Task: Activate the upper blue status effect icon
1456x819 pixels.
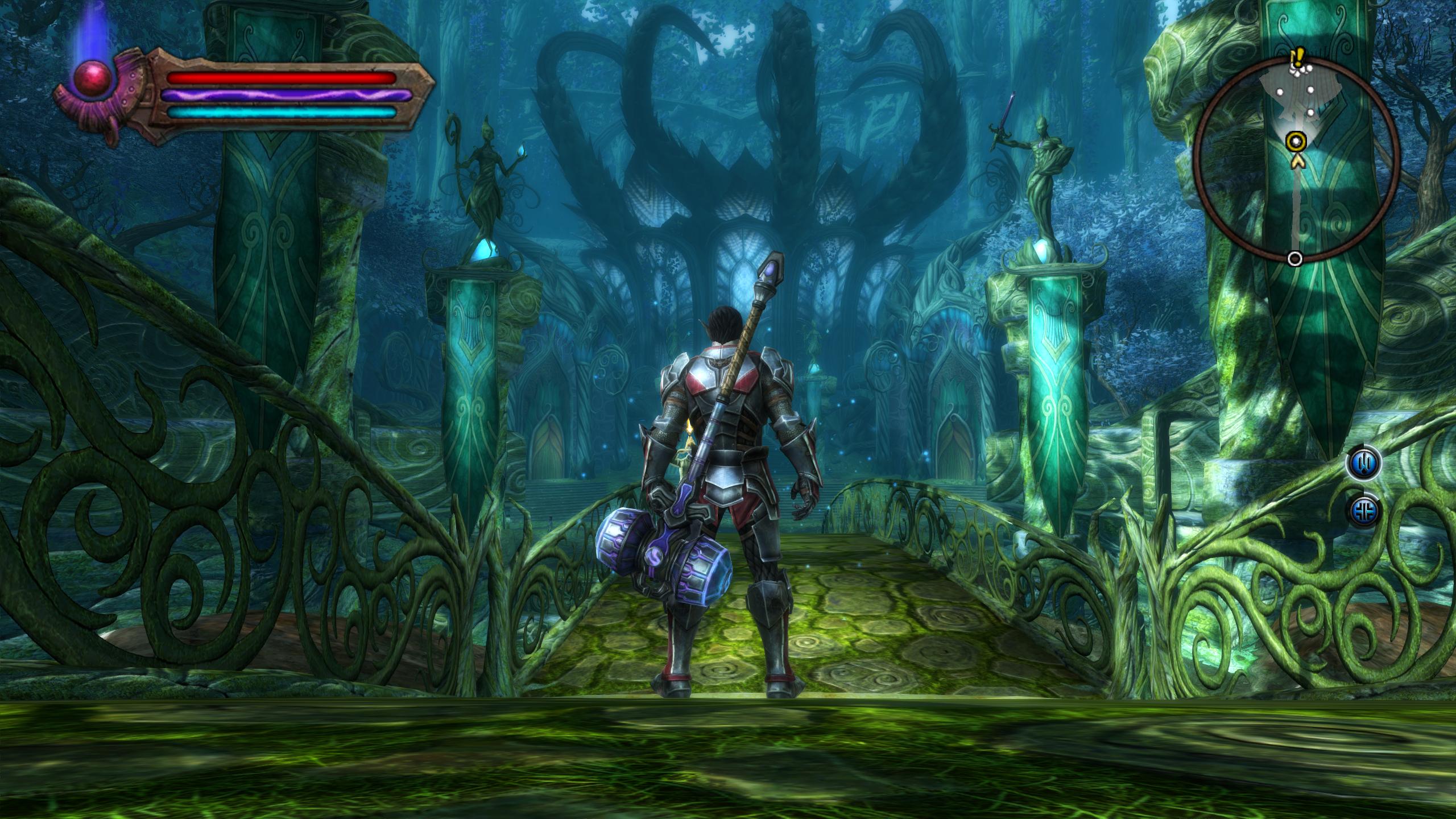Action: 1364,463
